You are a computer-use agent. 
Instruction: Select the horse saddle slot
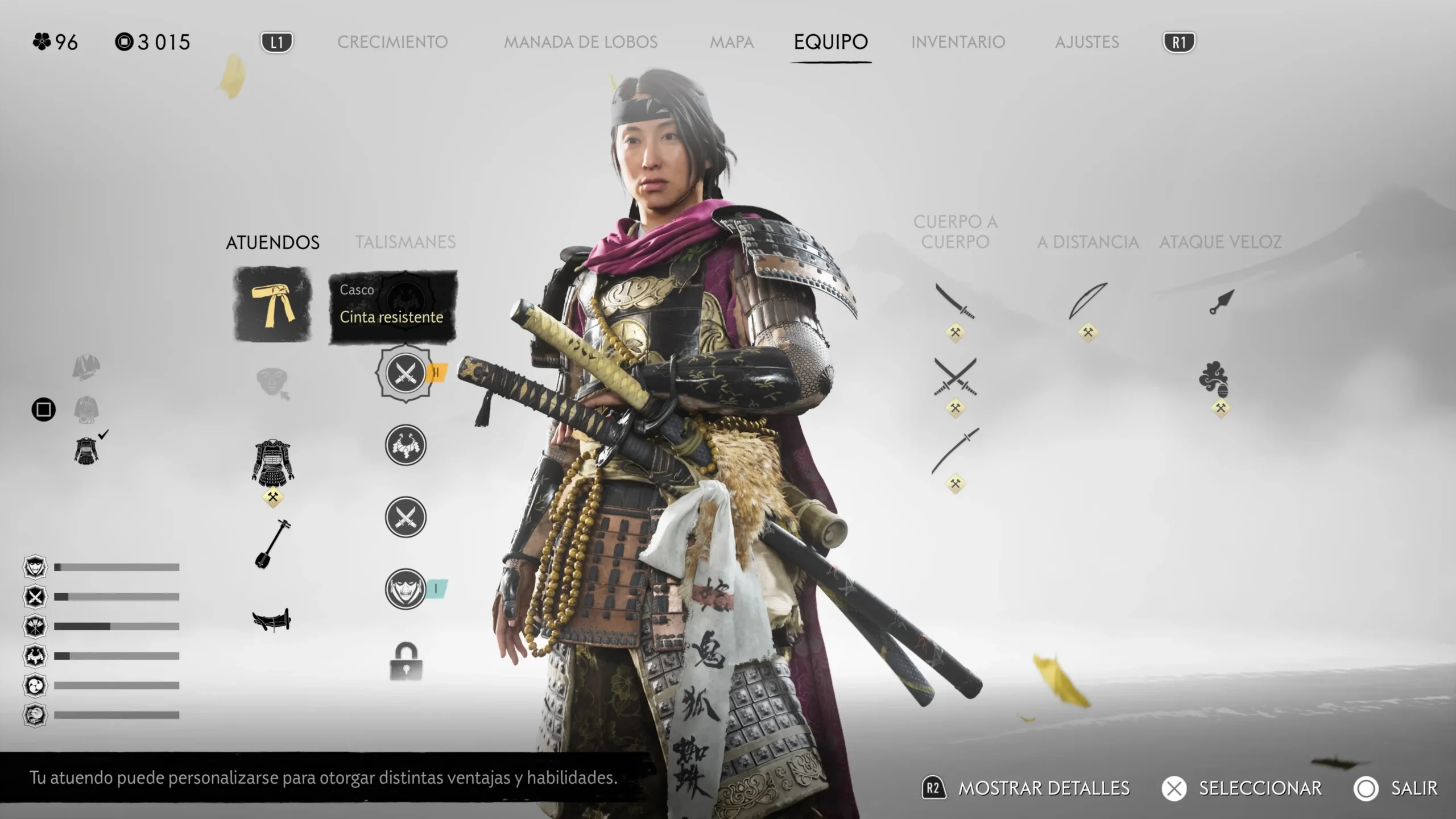click(x=272, y=619)
